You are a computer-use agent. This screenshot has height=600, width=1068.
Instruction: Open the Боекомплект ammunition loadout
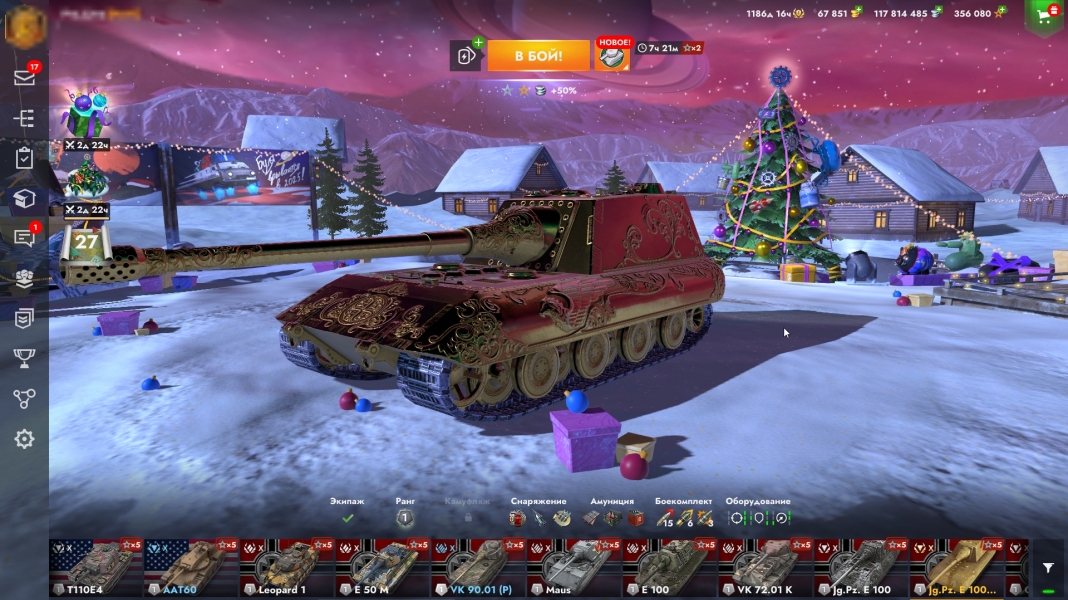point(684,517)
